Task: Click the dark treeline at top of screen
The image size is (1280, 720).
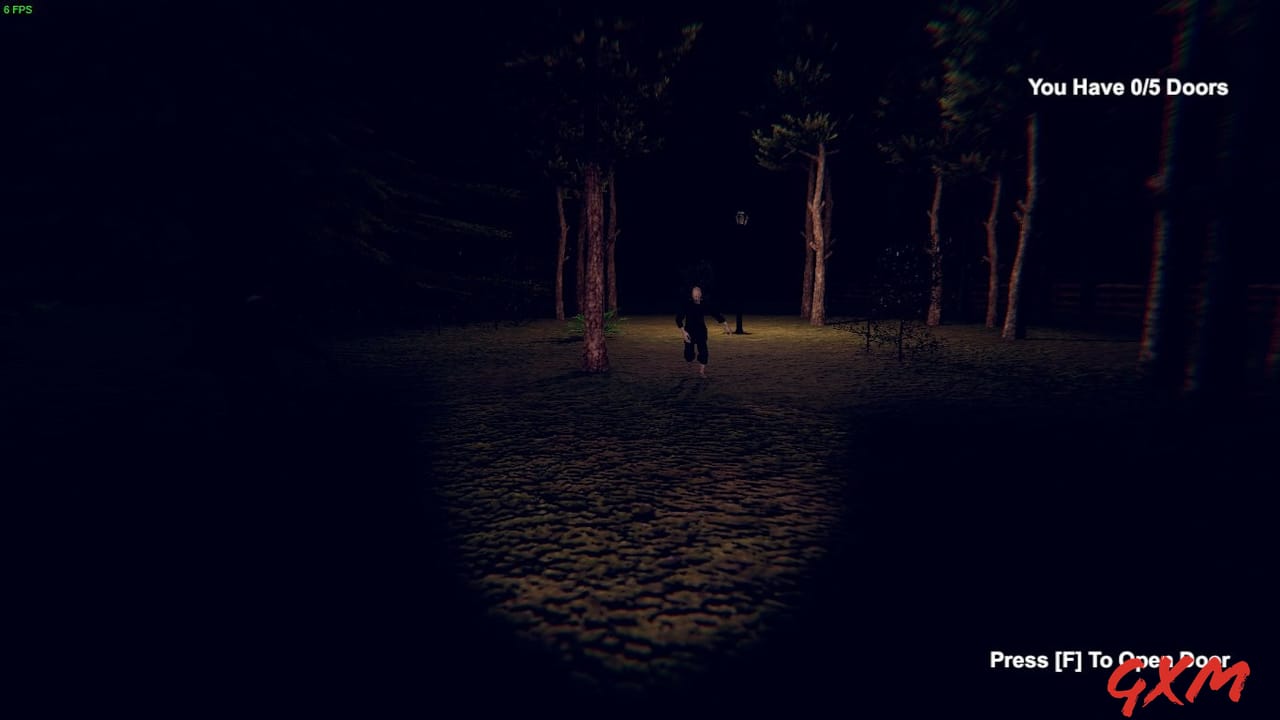Action: (640, 50)
